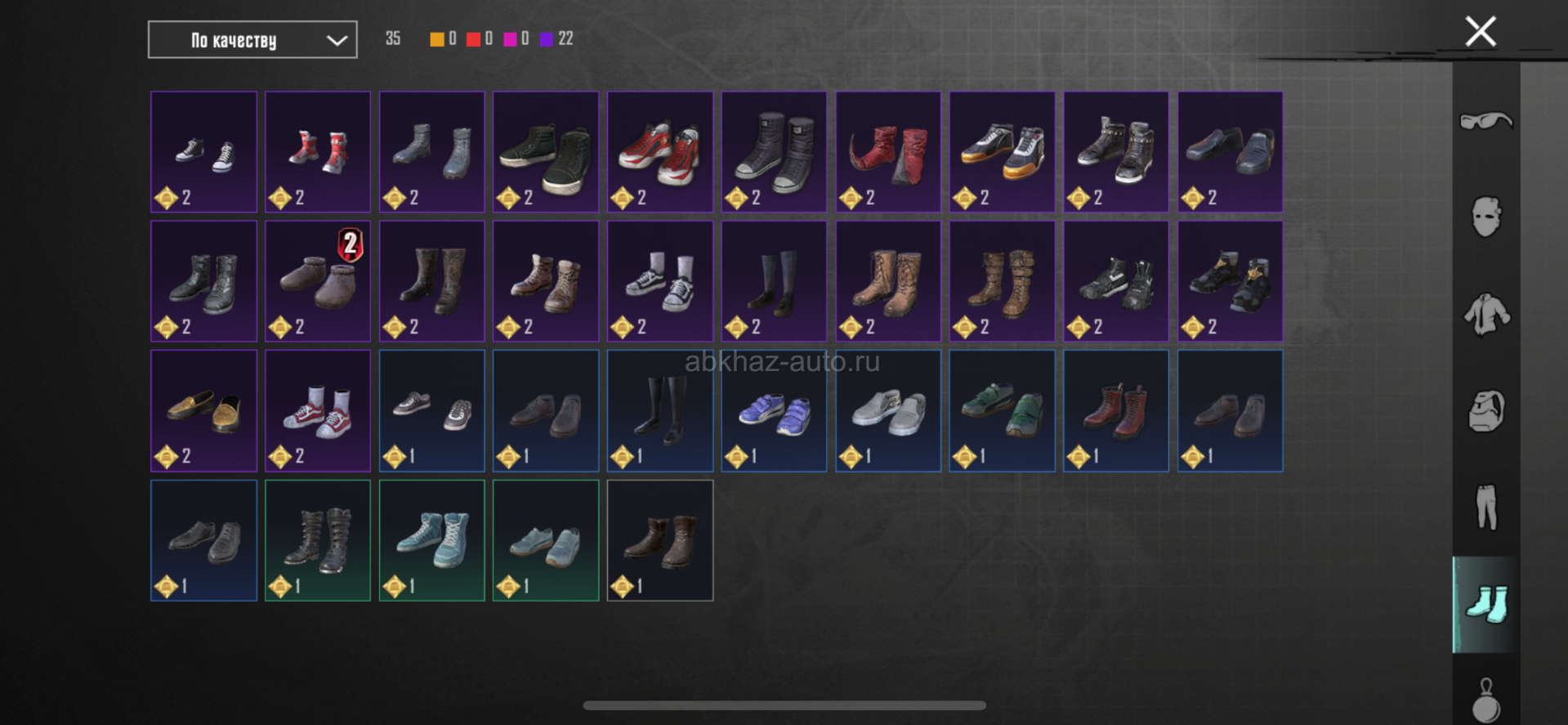Screen dimensions: 1568x725
Task: Open the jacket clothing category tab
Action: point(1485,315)
